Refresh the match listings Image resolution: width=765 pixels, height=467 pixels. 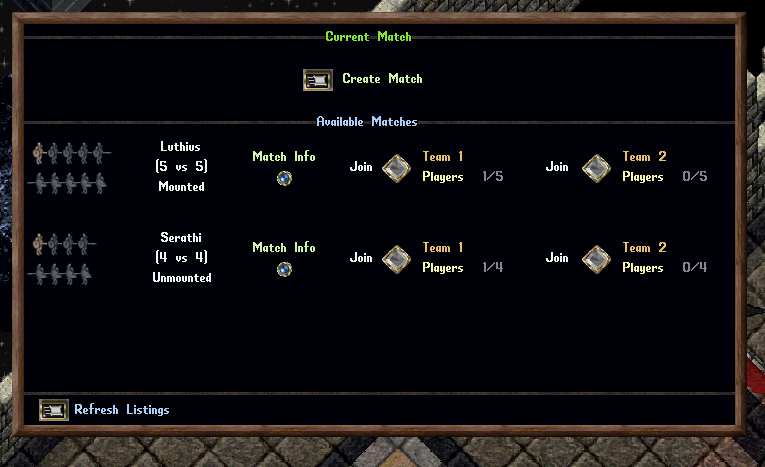(53, 410)
